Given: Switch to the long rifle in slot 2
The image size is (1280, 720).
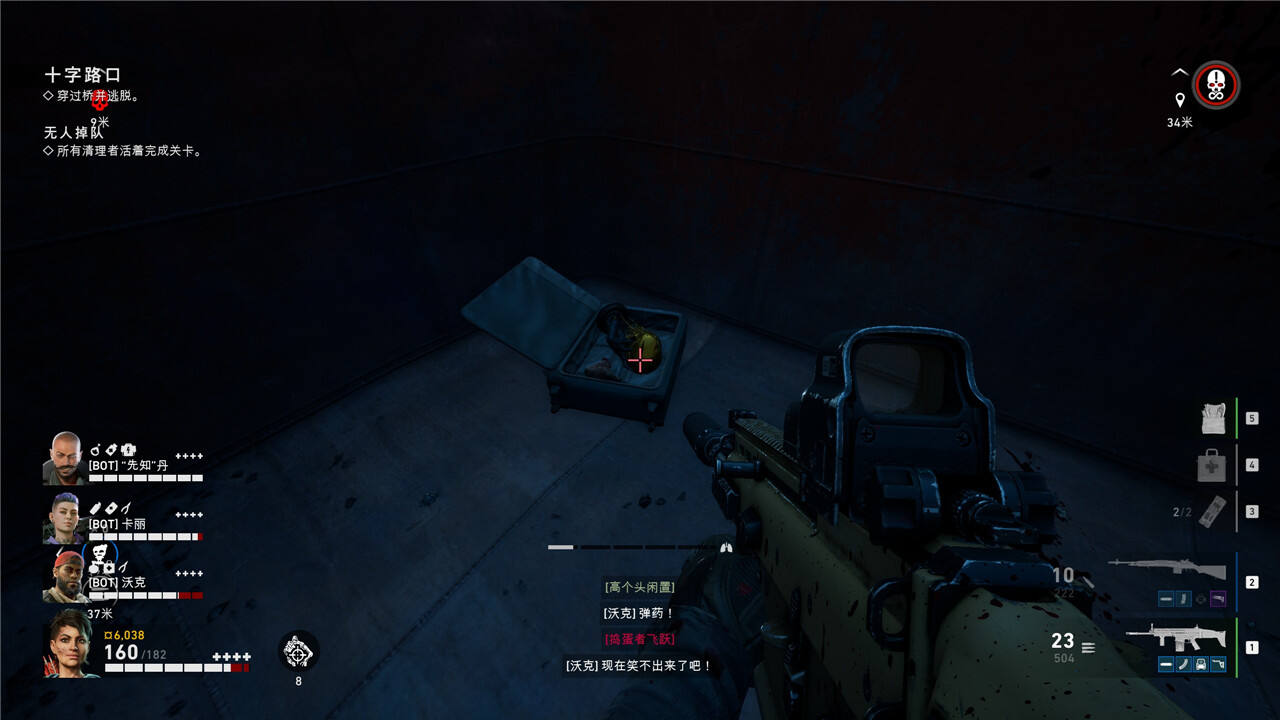Looking at the screenshot, I should 1167,570.
